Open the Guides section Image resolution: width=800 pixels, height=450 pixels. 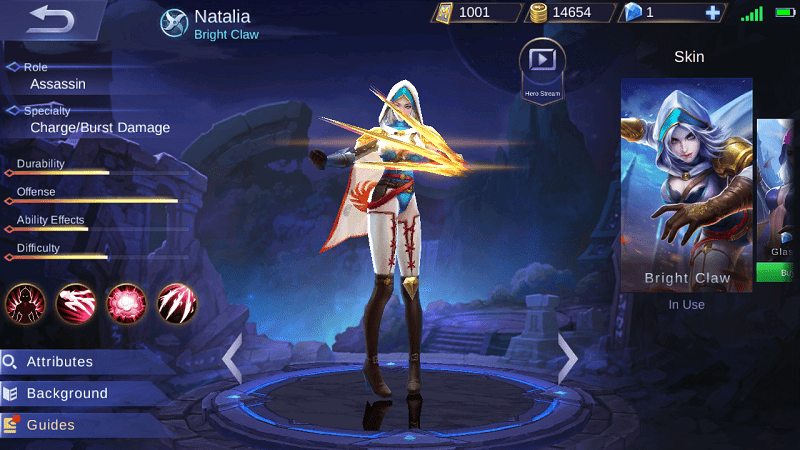pos(50,425)
